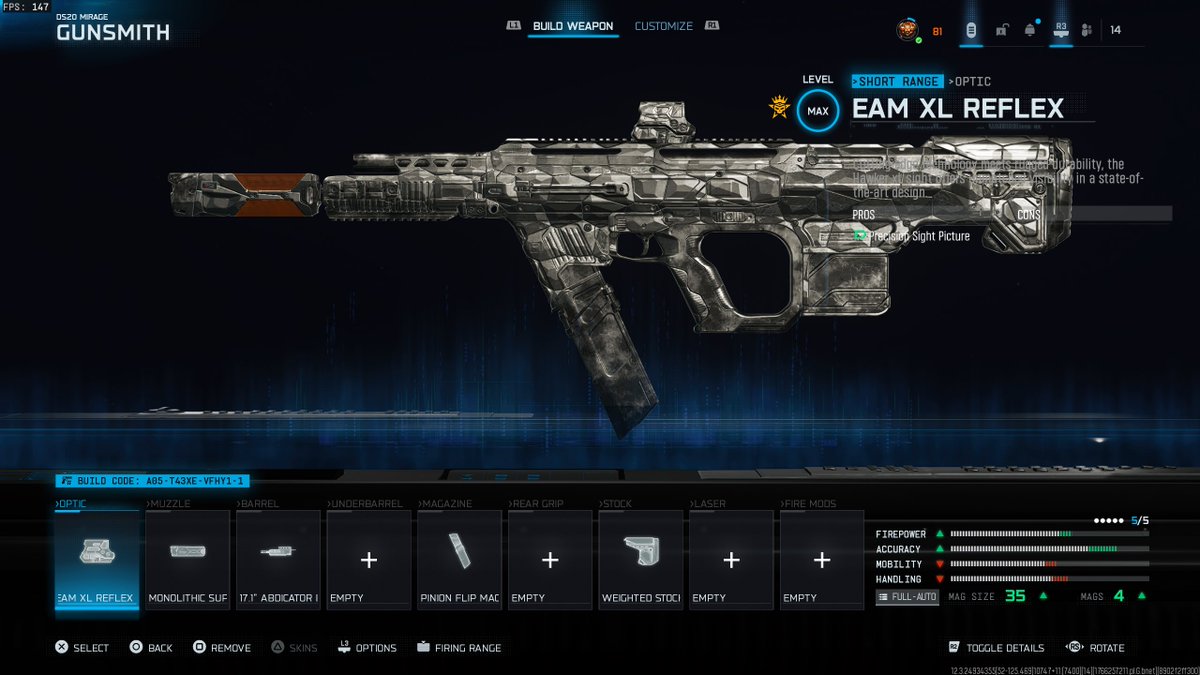
Task: Open the social friends icon
Action: 1087,30
